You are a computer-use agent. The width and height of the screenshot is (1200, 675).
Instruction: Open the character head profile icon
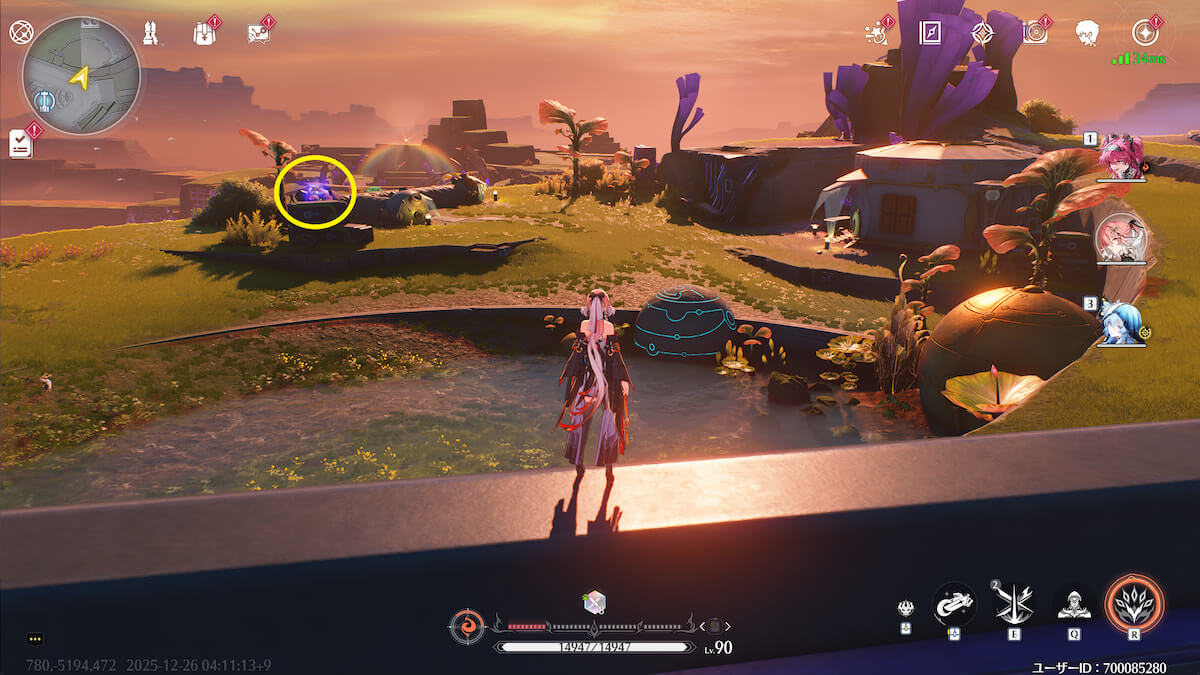[1087, 33]
